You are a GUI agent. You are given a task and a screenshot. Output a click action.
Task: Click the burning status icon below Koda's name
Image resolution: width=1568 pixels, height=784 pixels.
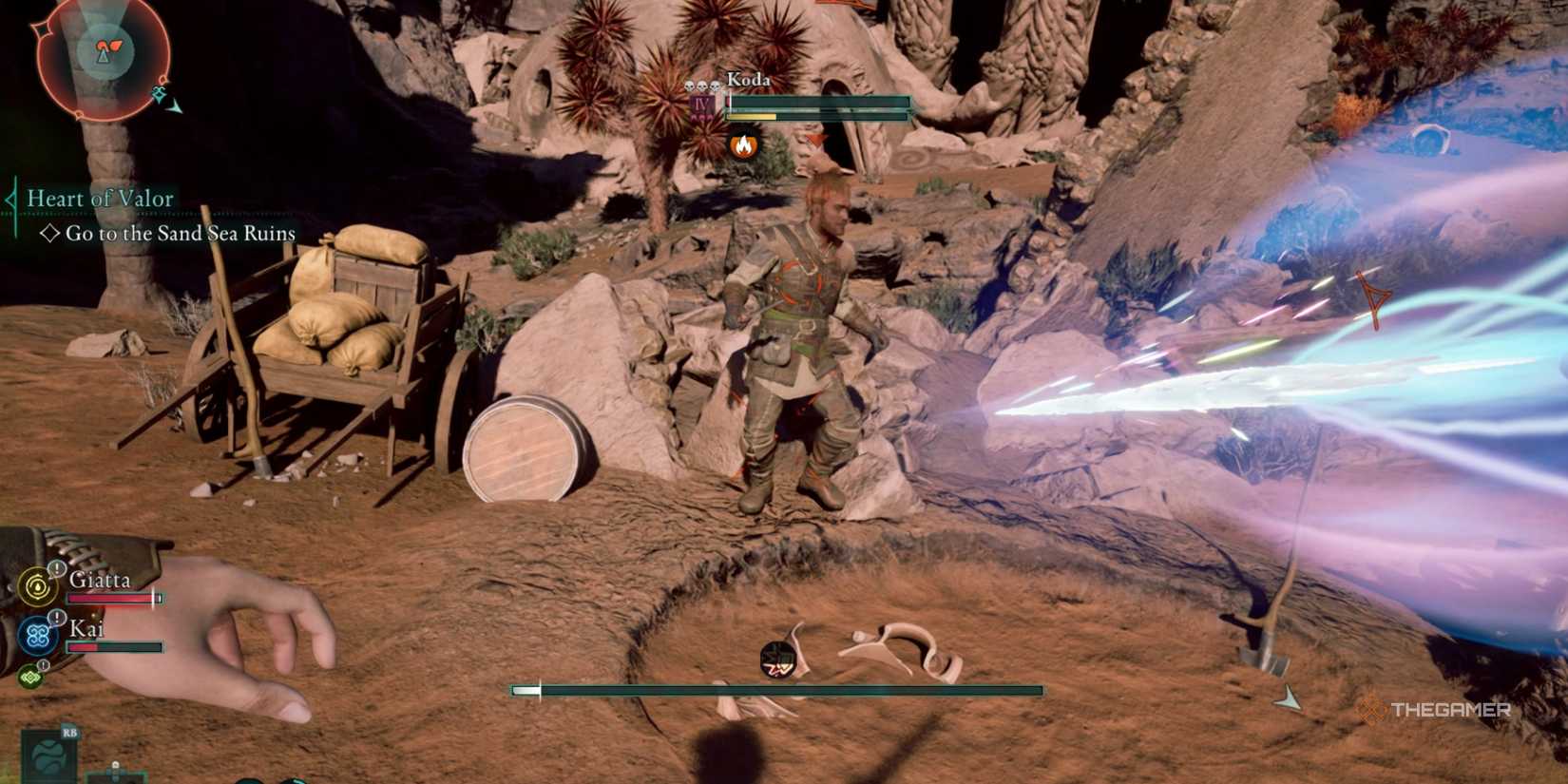744,145
